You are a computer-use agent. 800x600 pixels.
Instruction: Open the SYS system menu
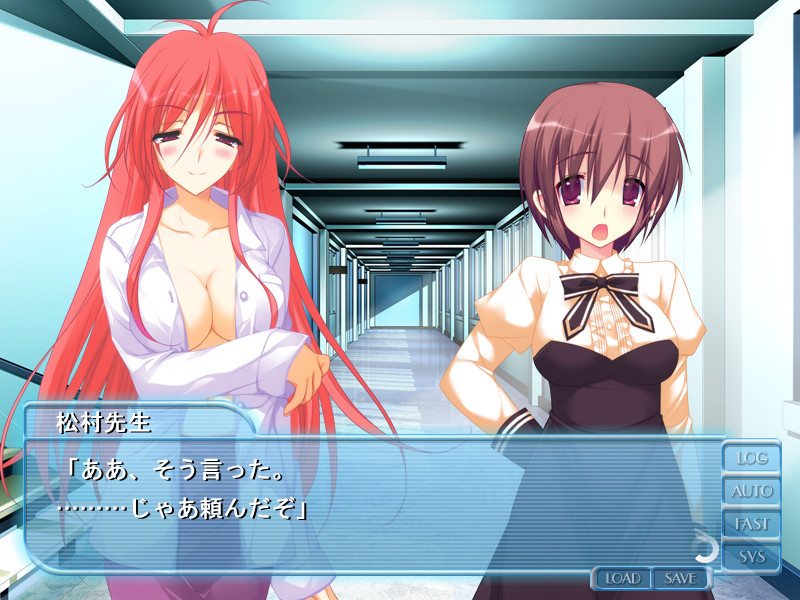752,556
